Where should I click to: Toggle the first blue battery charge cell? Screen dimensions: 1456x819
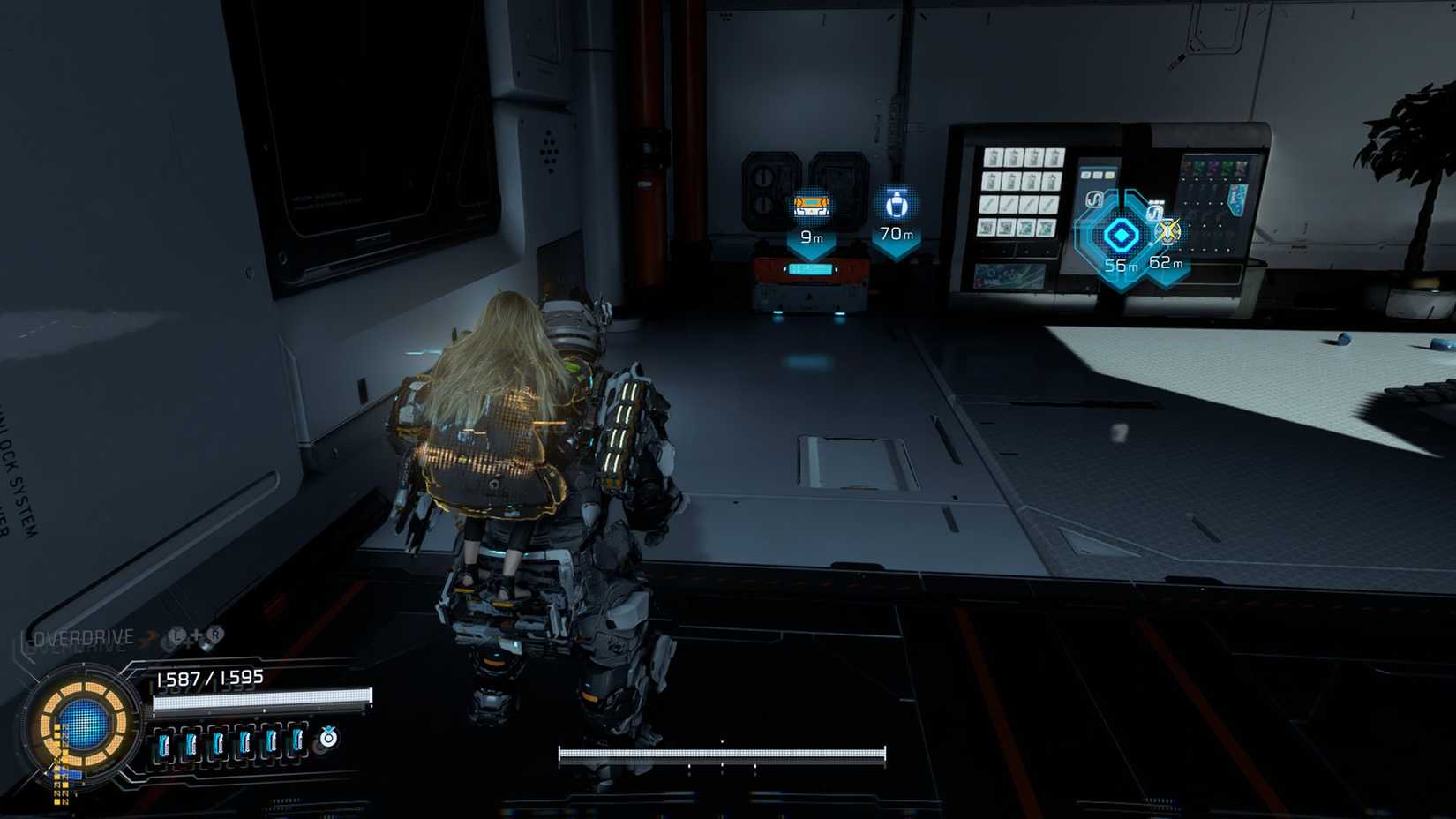tap(163, 741)
